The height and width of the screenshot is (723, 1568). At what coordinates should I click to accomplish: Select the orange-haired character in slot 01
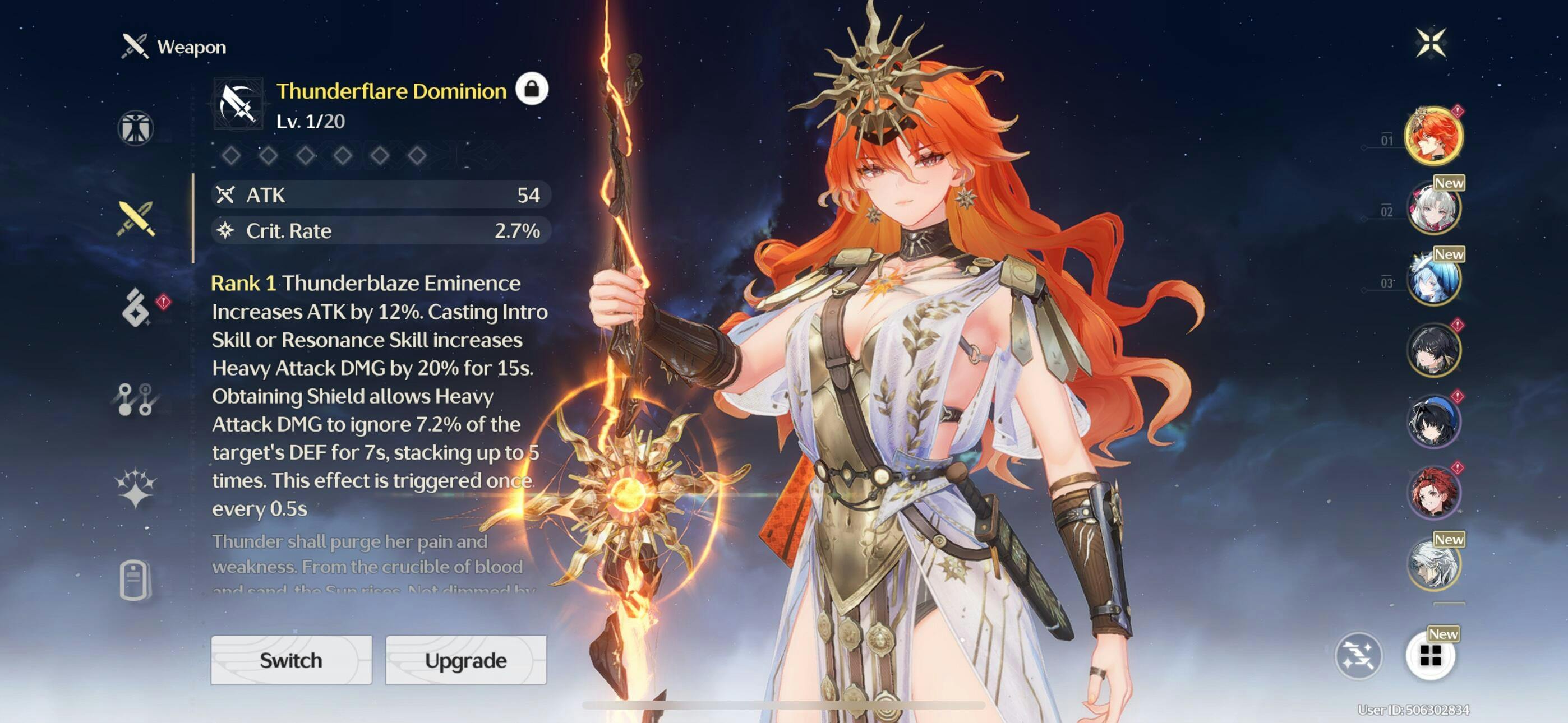click(x=1433, y=136)
